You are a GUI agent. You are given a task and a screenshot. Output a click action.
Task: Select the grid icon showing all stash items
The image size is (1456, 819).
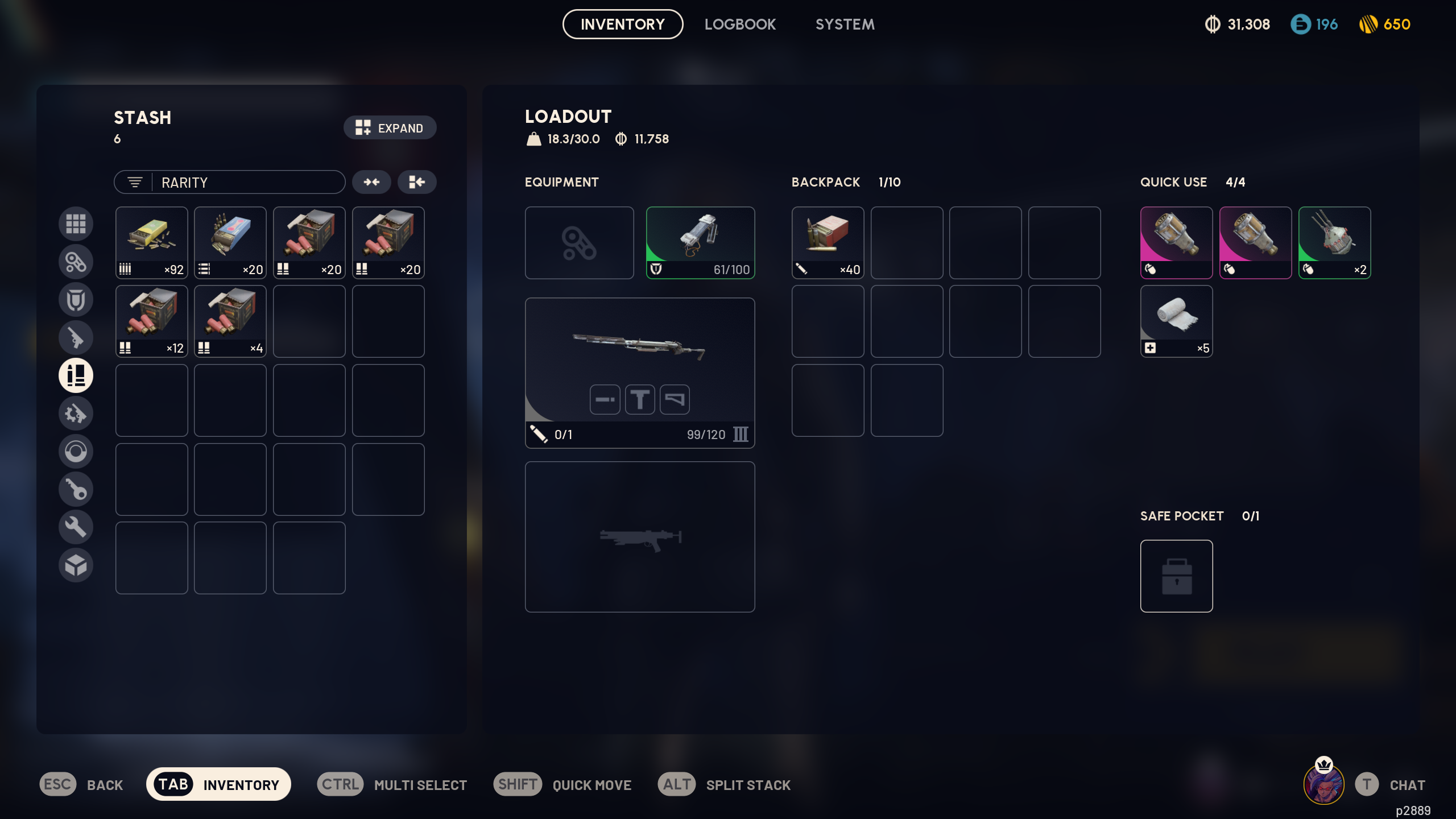[x=76, y=224]
